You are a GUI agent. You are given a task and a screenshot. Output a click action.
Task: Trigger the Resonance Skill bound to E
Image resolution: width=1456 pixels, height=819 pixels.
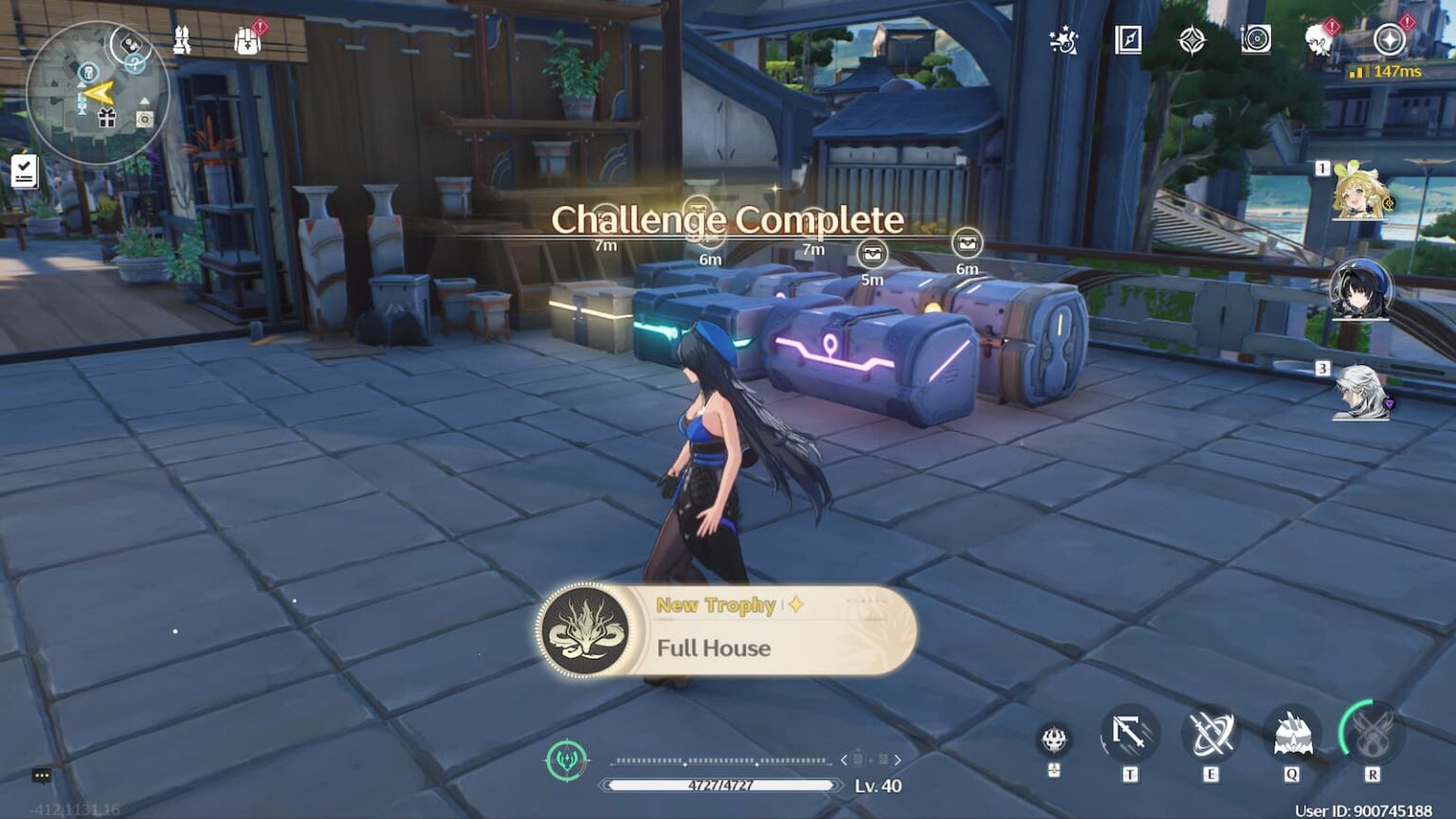(1209, 733)
